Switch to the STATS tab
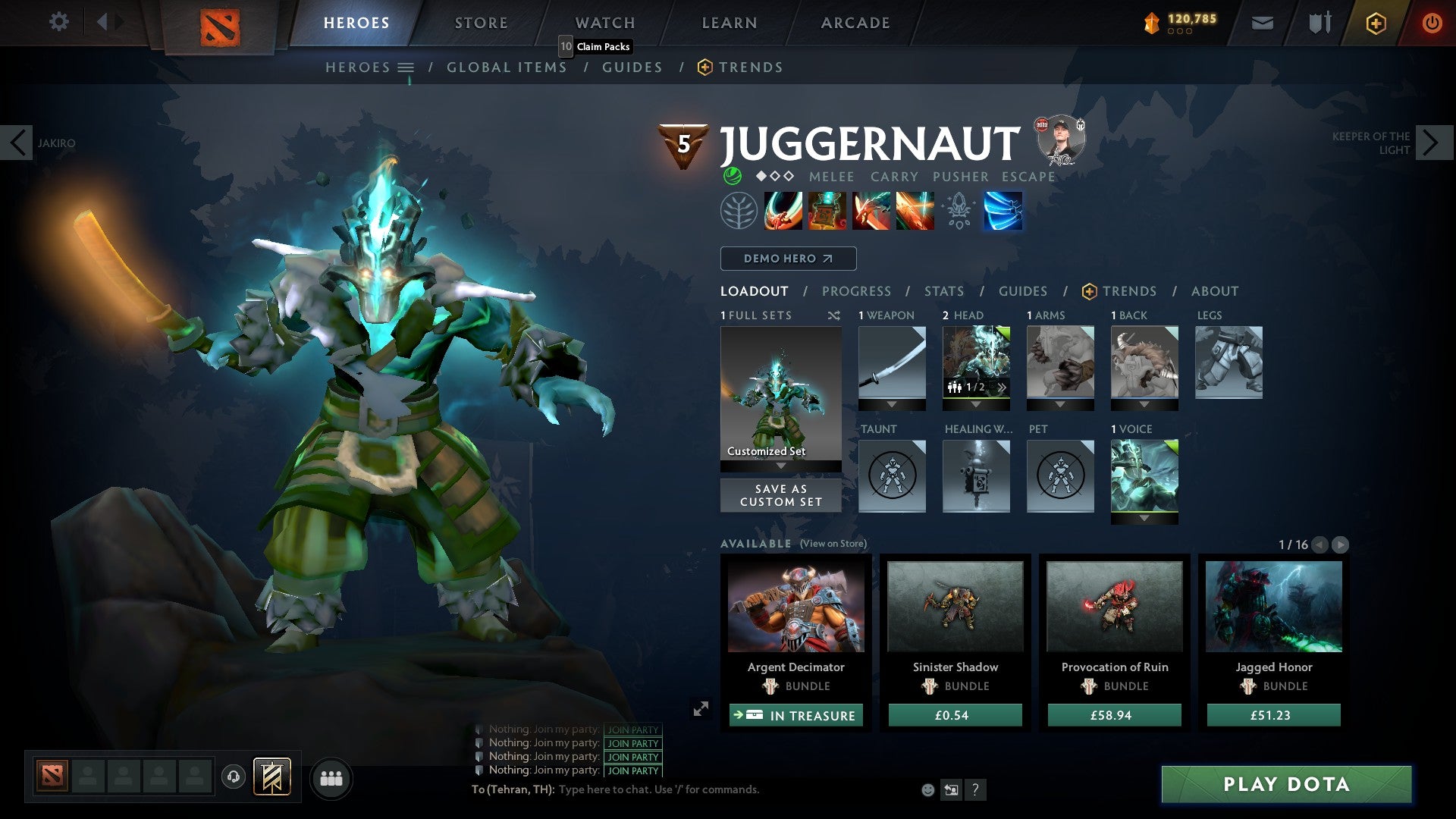The image size is (1456, 819). tap(943, 290)
